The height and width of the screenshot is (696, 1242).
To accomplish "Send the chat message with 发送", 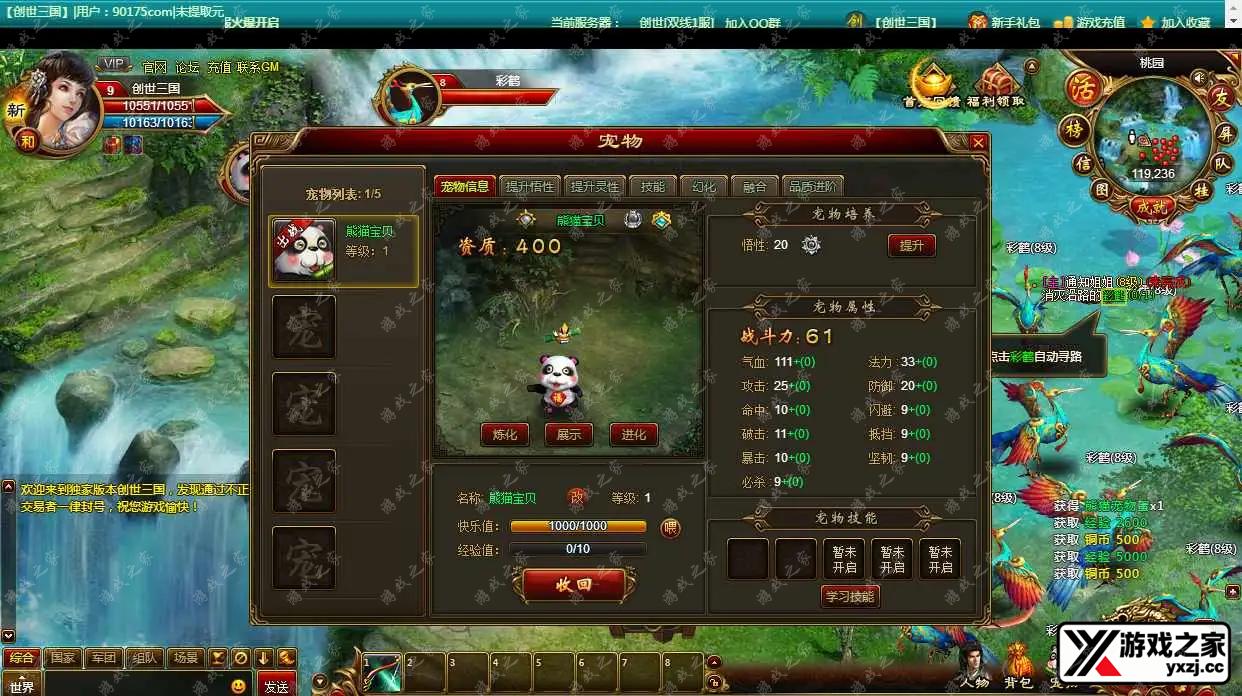I will tap(276, 686).
